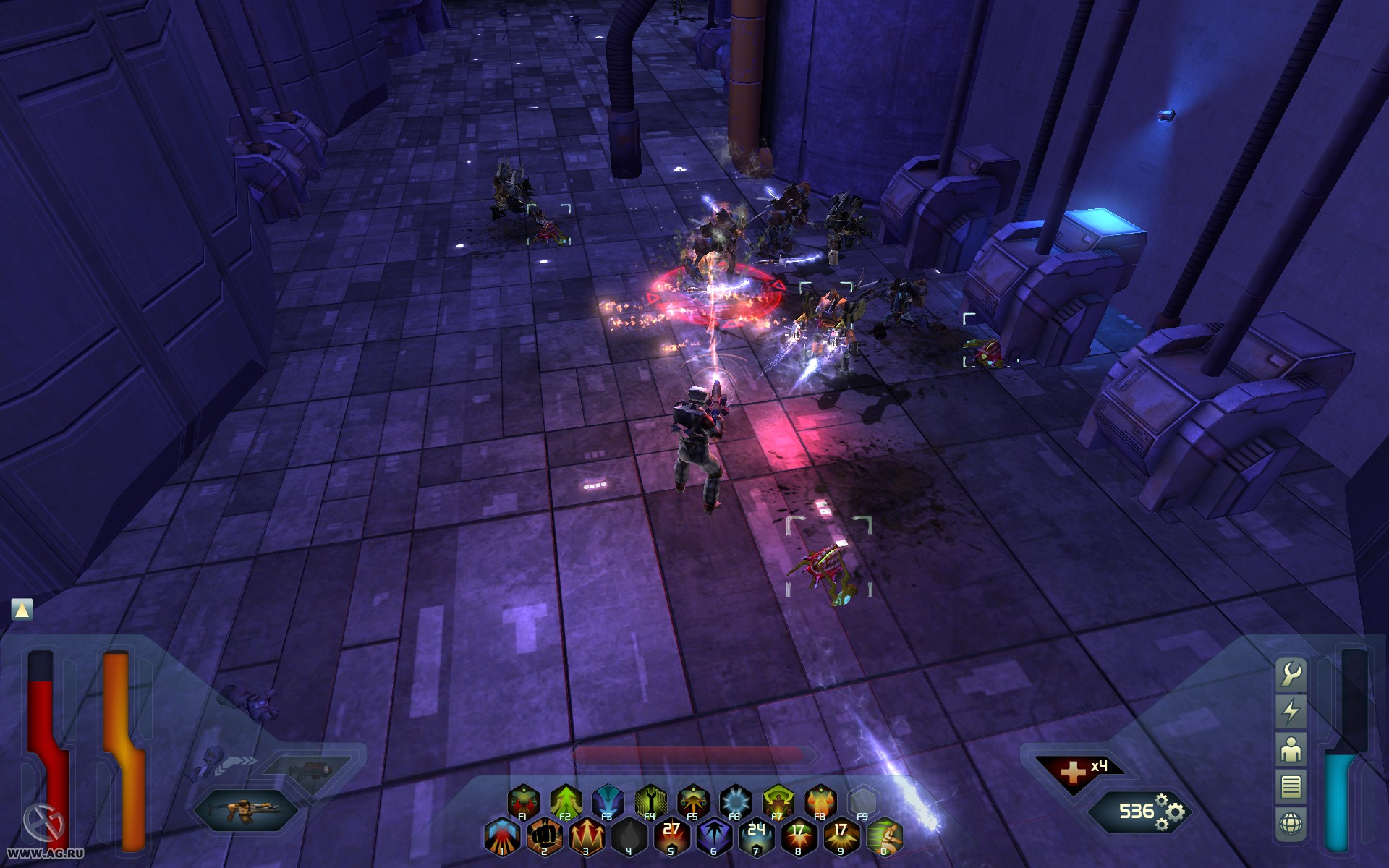Activate the trident arrows ability in slot 3
The height and width of the screenshot is (868, 1389).
tap(587, 836)
